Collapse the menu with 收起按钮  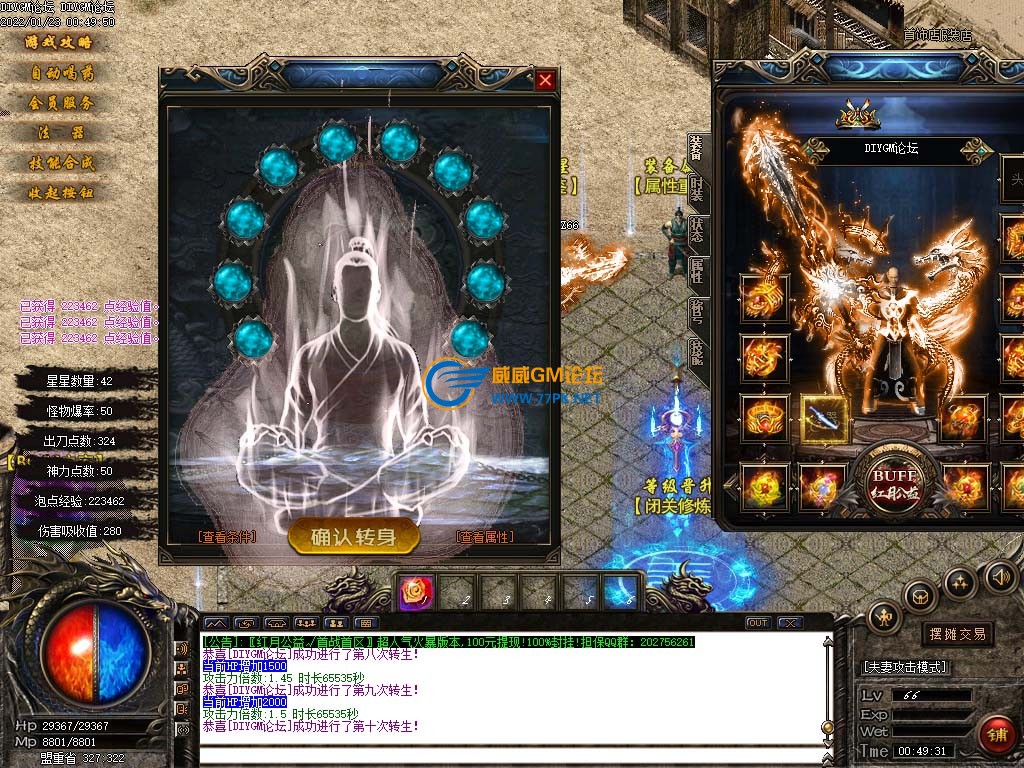click(60, 193)
